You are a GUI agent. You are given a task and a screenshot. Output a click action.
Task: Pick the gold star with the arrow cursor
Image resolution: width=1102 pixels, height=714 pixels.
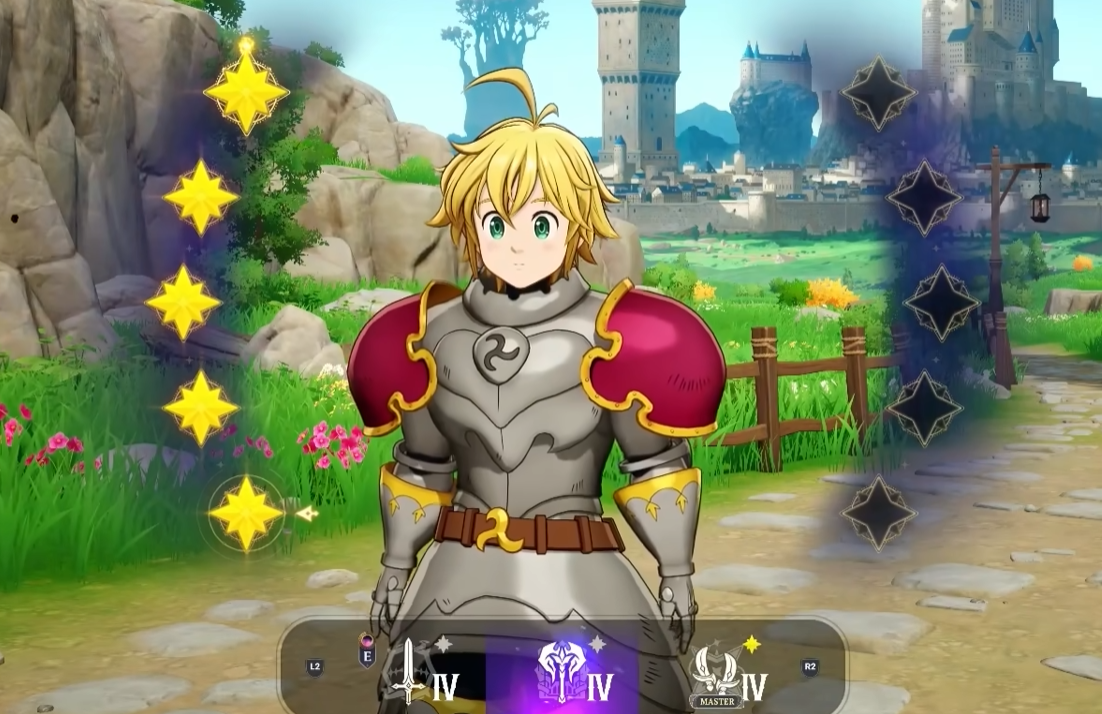(246, 513)
